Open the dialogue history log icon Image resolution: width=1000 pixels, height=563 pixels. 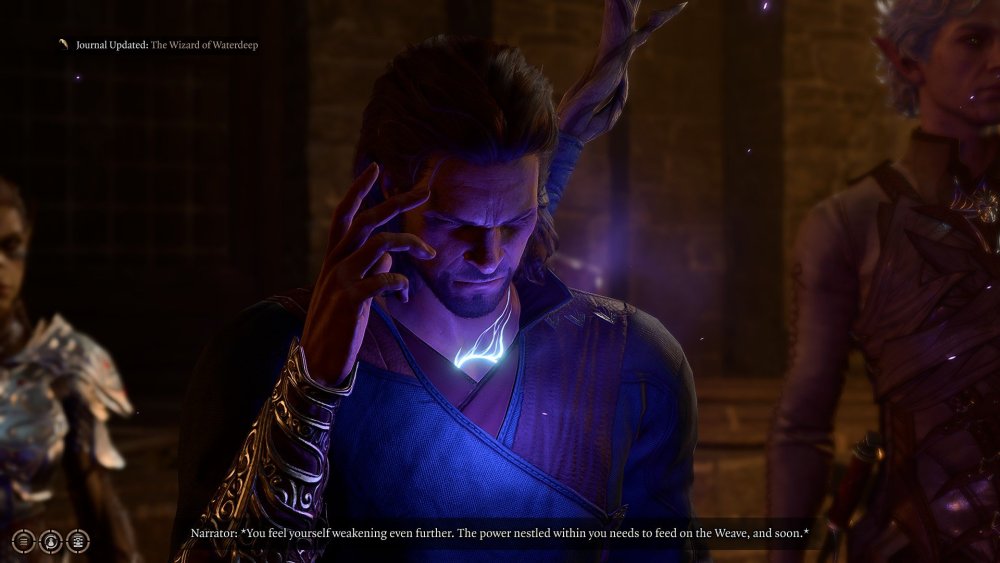point(24,541)
